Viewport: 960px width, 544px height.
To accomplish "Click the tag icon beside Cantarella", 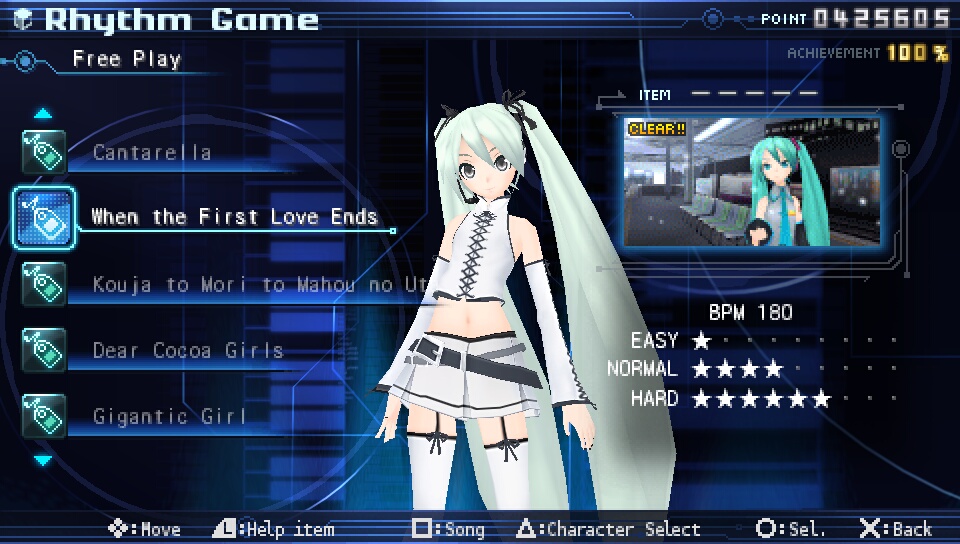I will (x=44, y=152).
